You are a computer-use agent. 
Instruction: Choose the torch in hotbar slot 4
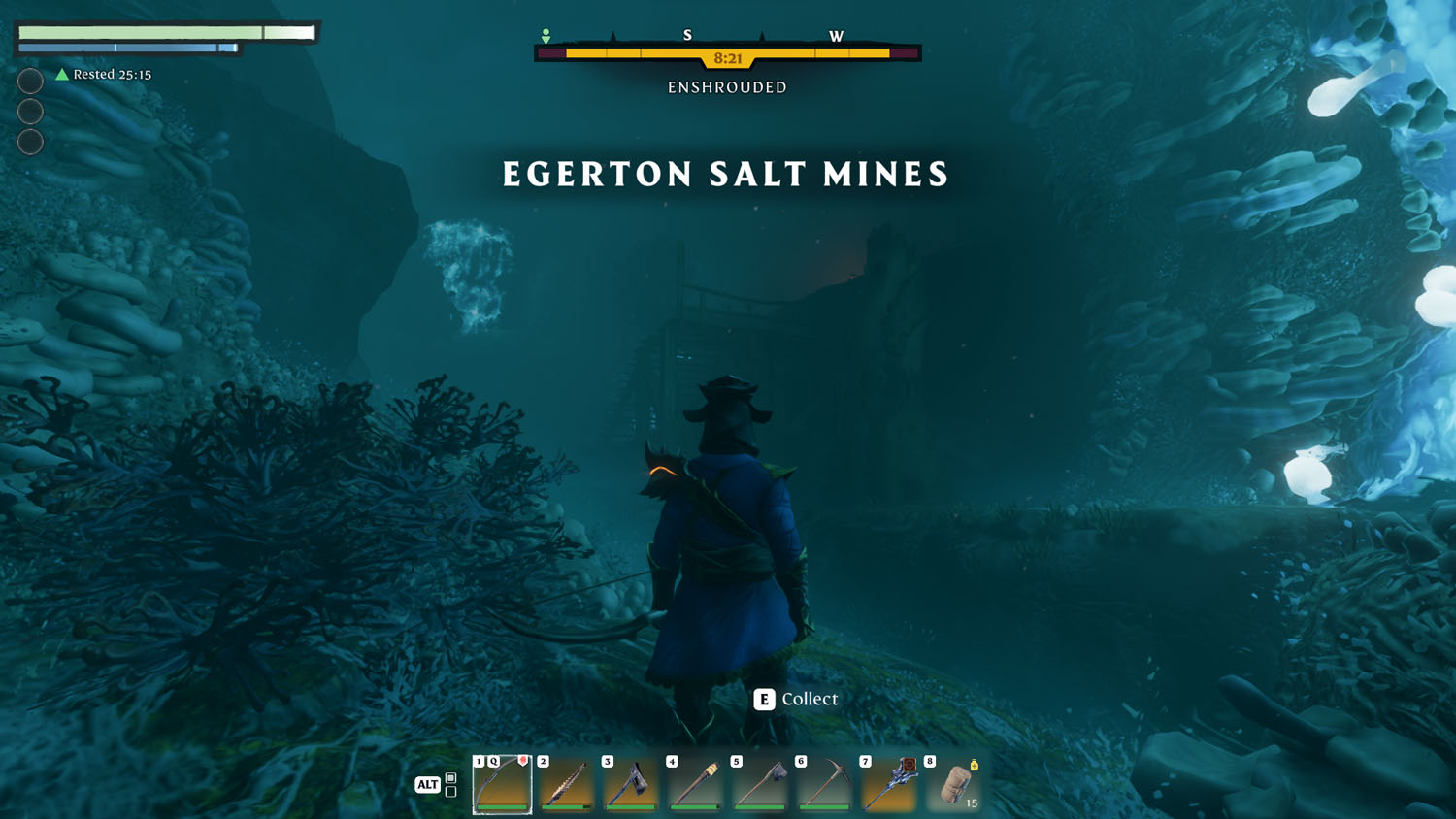pyautogui.click(x=695, y=784)
